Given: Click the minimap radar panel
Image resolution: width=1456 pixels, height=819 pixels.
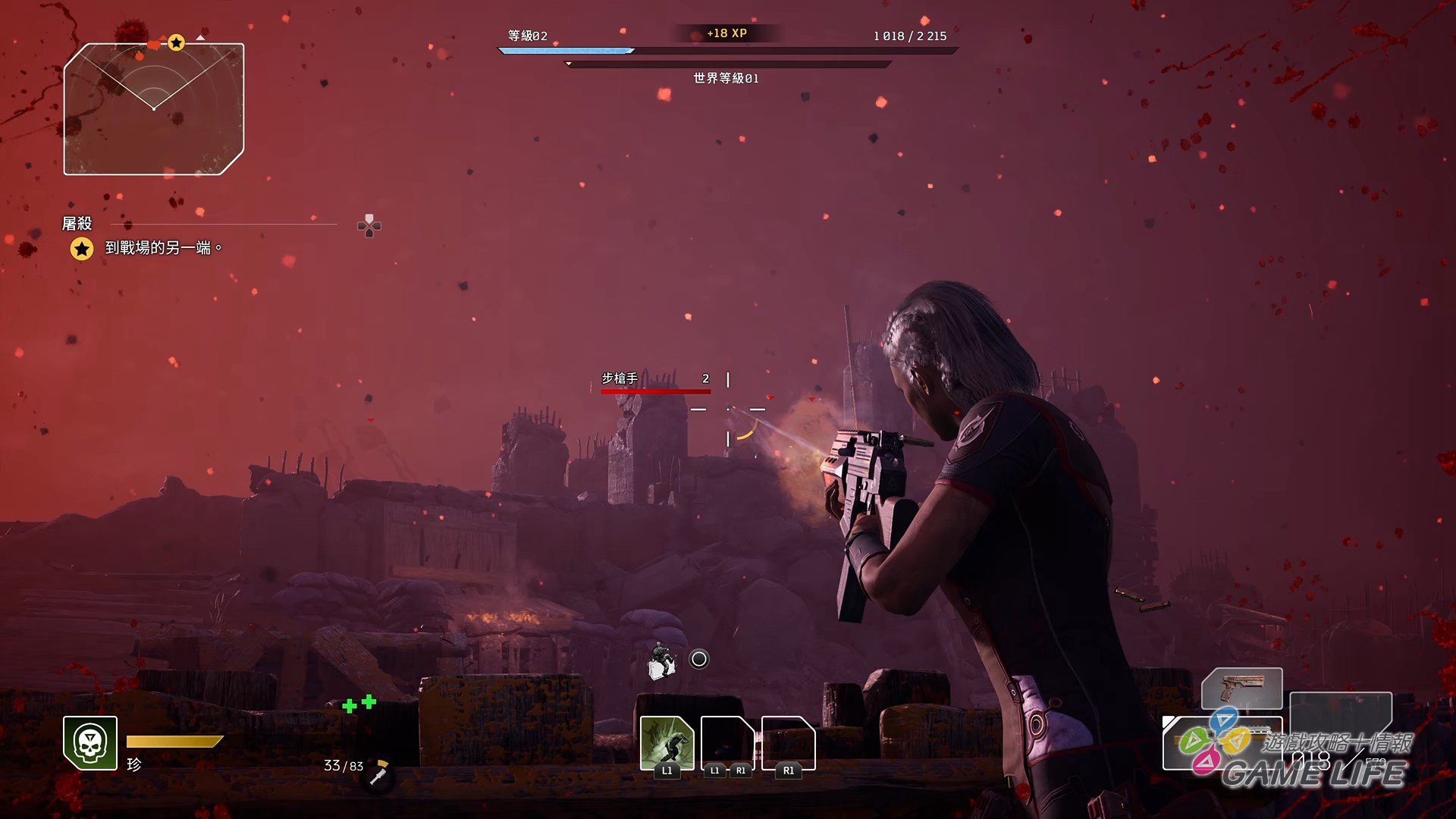Looking at the screenshot, I should click(154, 109).
